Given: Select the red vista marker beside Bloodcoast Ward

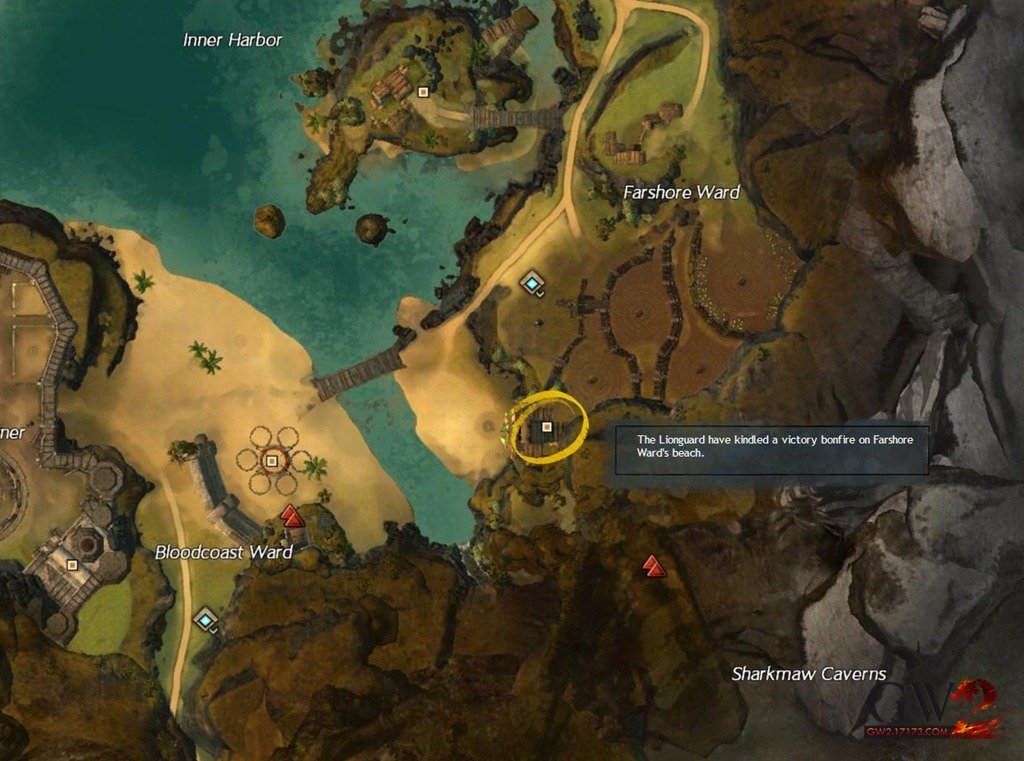Looking at the screenshot, I should (291, 516).
